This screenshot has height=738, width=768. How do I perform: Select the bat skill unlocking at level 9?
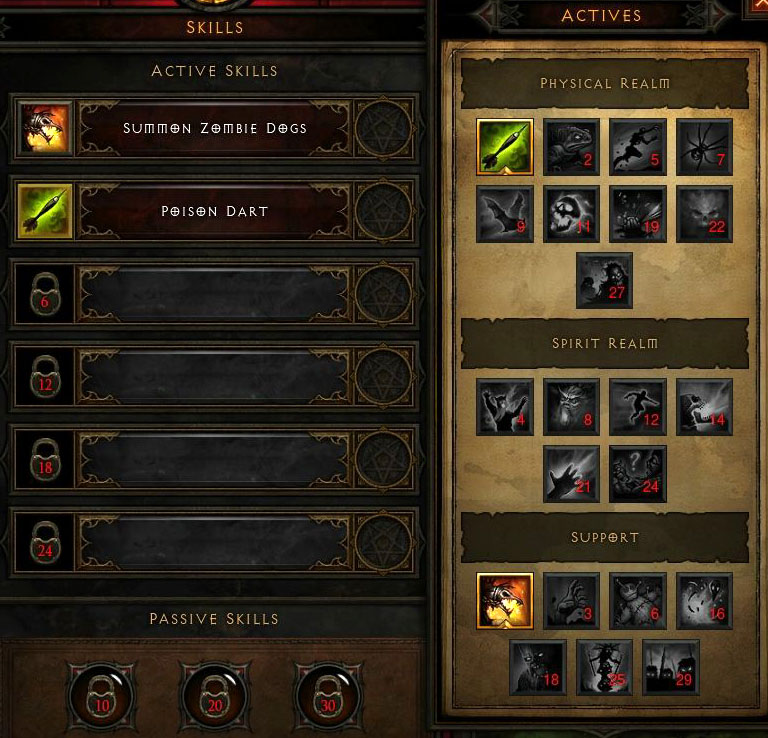[x=505, y=213]
